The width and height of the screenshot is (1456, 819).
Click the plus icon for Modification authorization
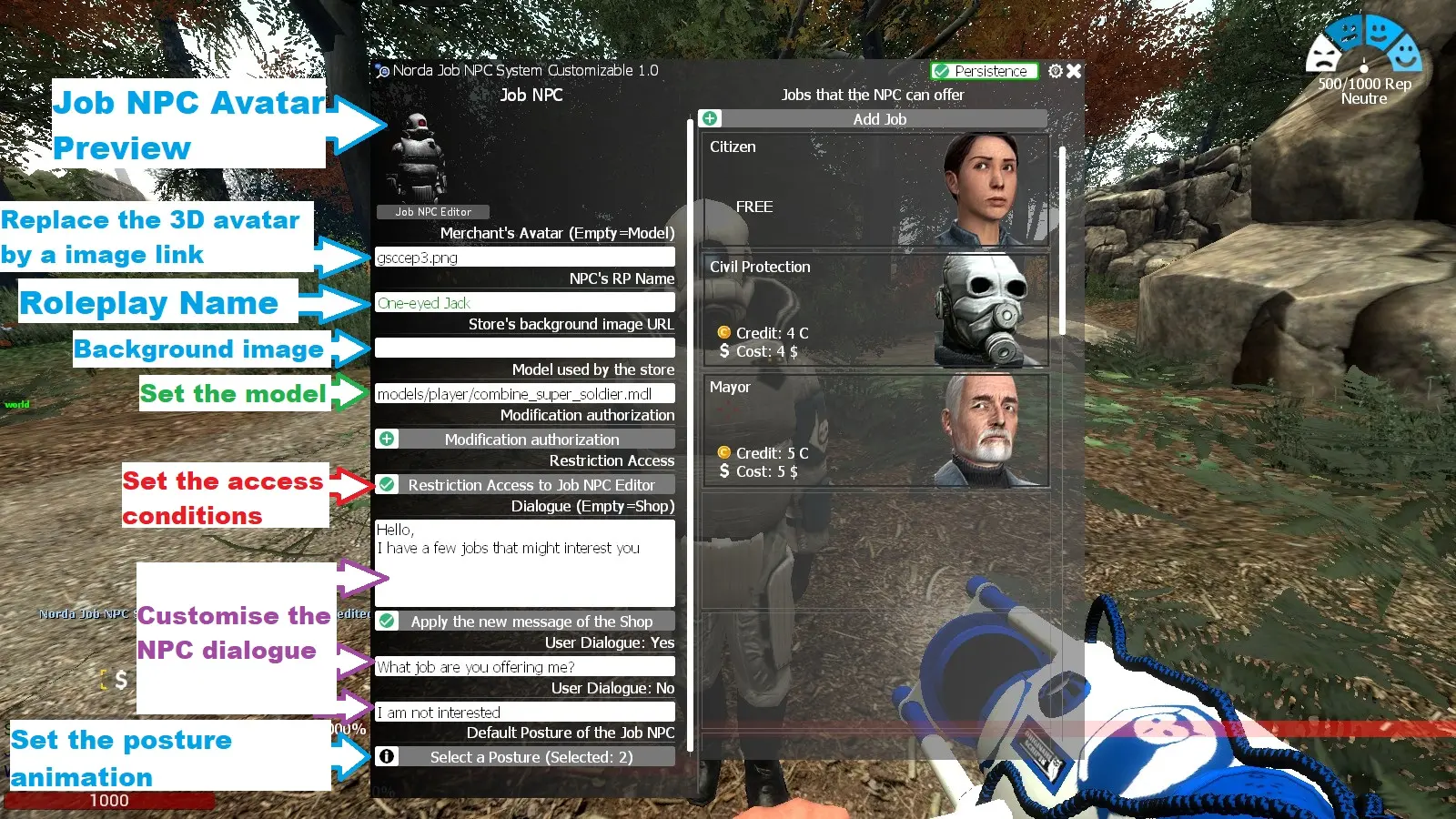click(x=387, y=438)
